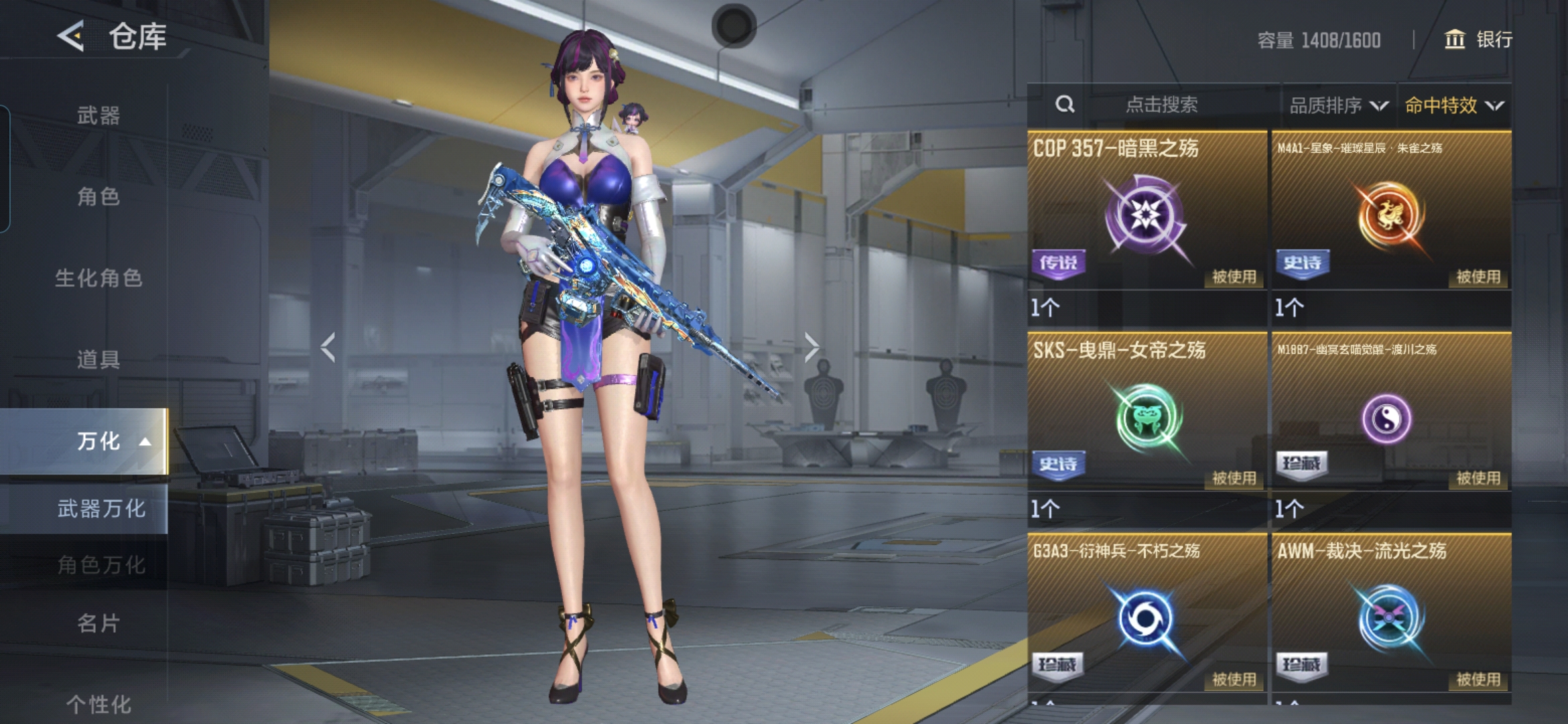This screenshot has width=1568, height=724.
Task: Open the 道具 category
Action: [99, 359]
